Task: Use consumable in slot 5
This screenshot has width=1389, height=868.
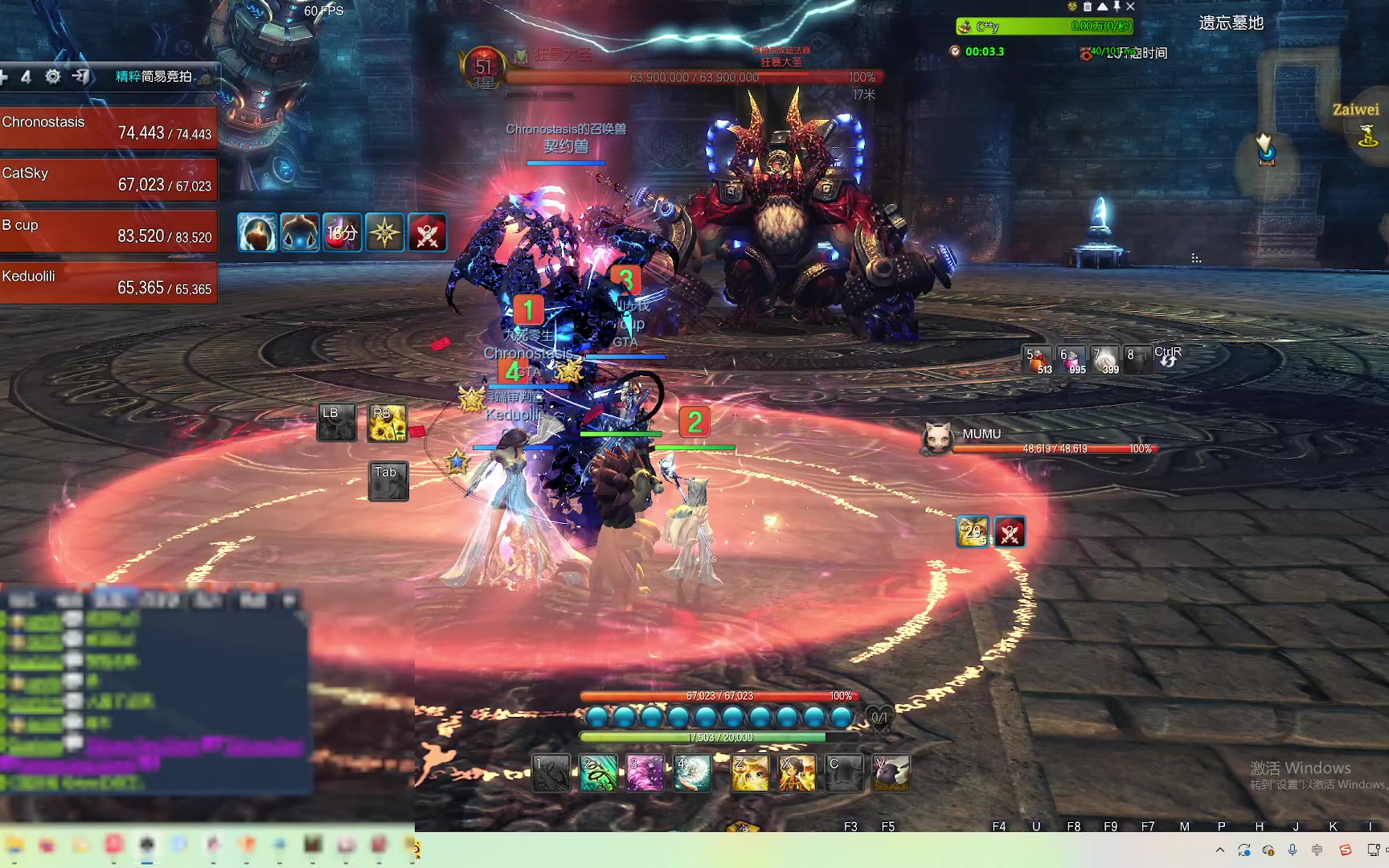Action: 1037,360
